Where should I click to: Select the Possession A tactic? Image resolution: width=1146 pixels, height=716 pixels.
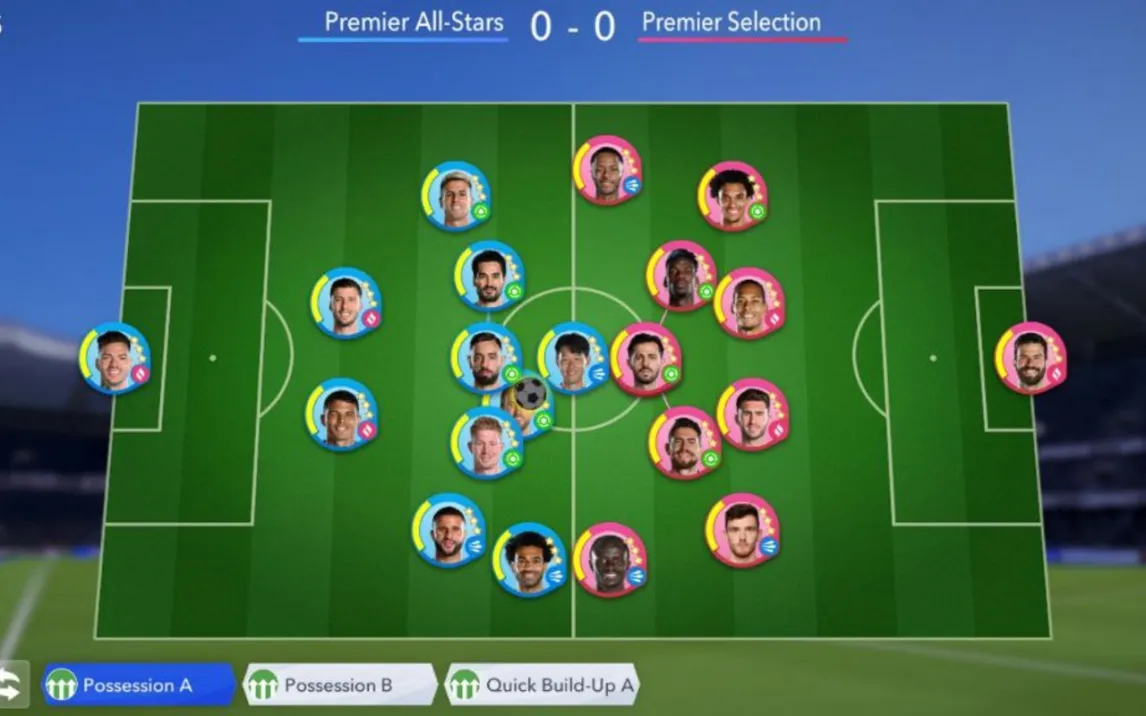[137, 686]
